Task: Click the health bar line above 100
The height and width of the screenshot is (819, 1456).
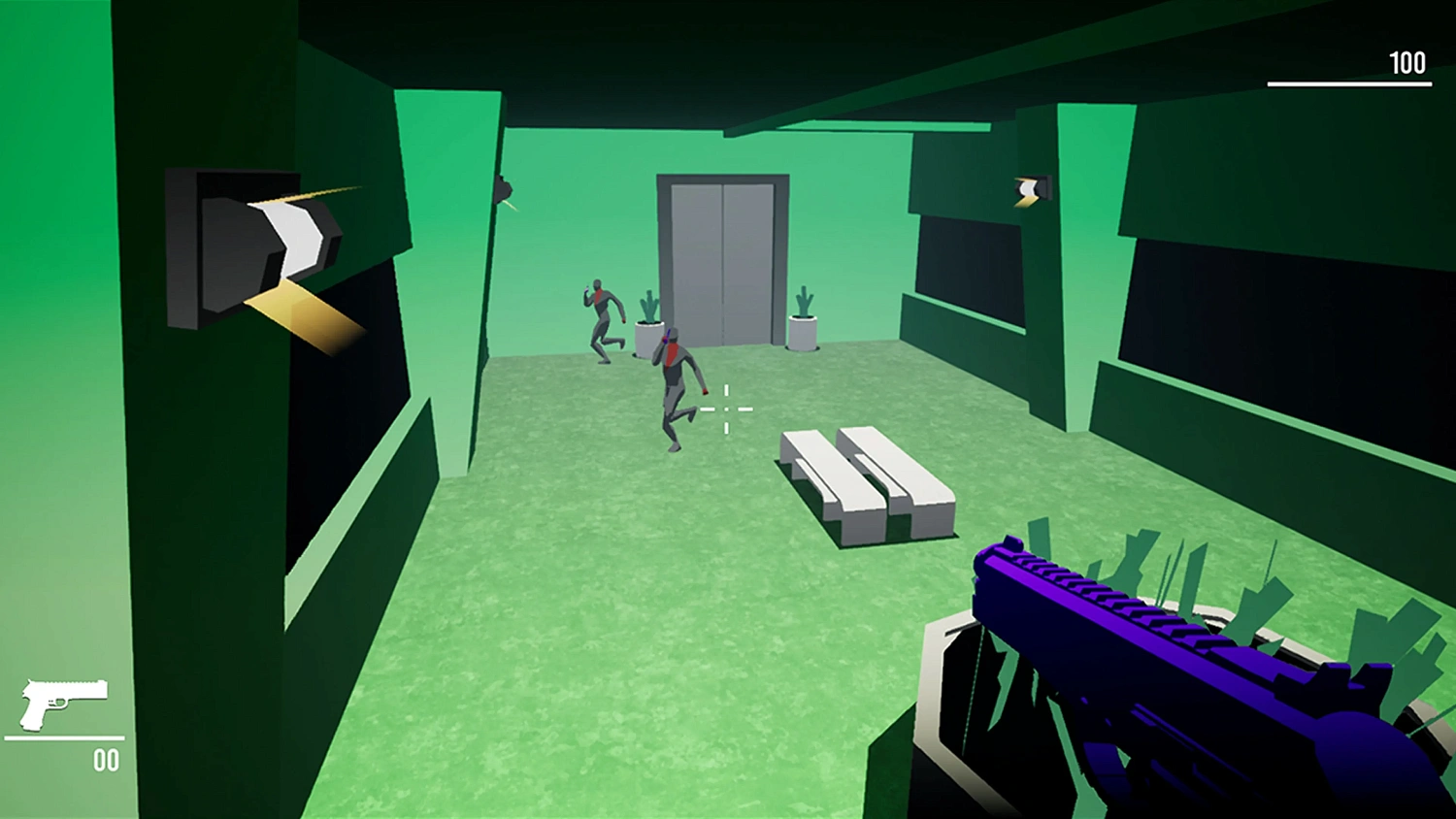Action: (1349, 85)
